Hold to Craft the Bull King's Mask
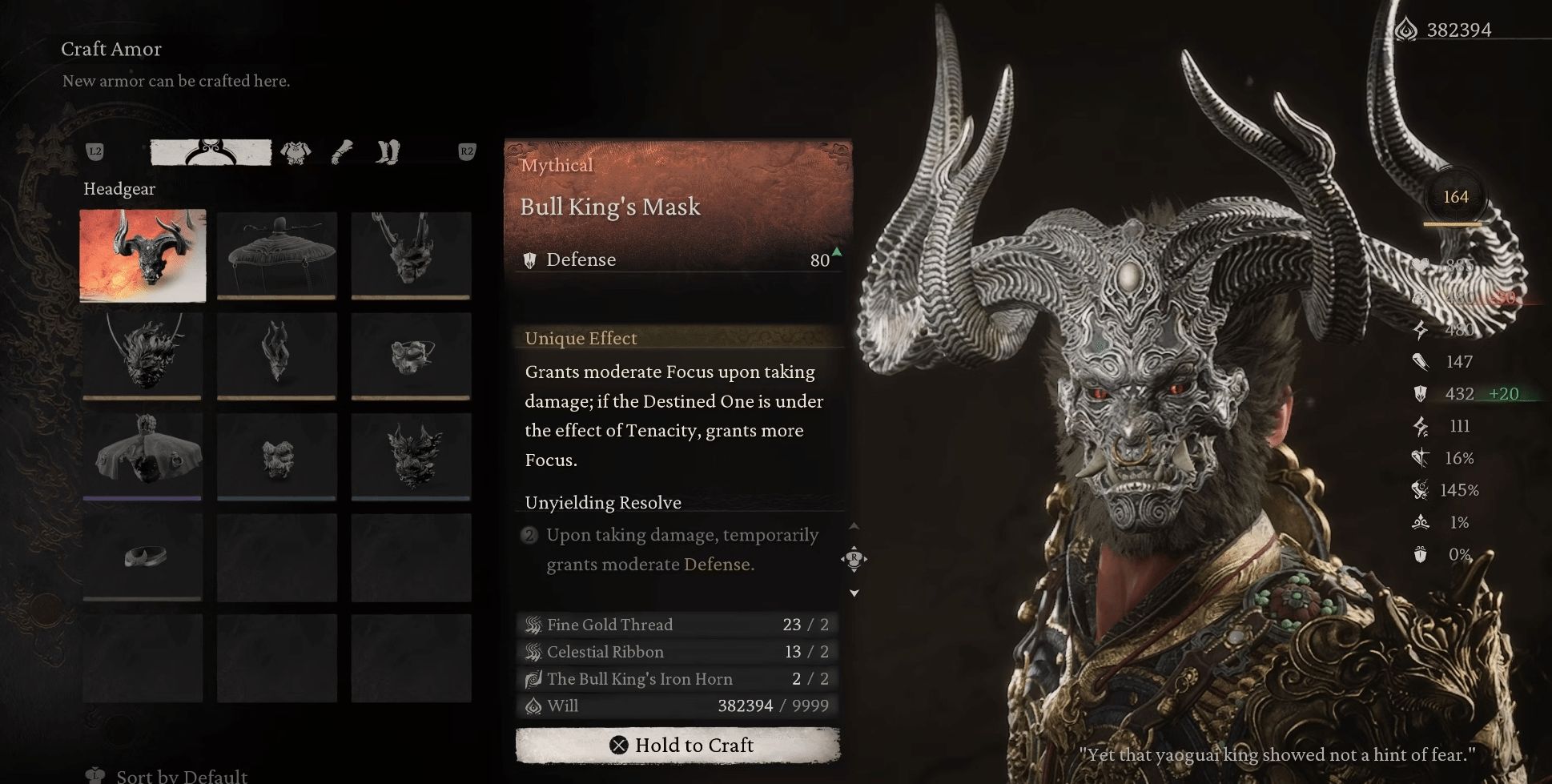Screen dimensions: 1552x784 coord(677,746)
